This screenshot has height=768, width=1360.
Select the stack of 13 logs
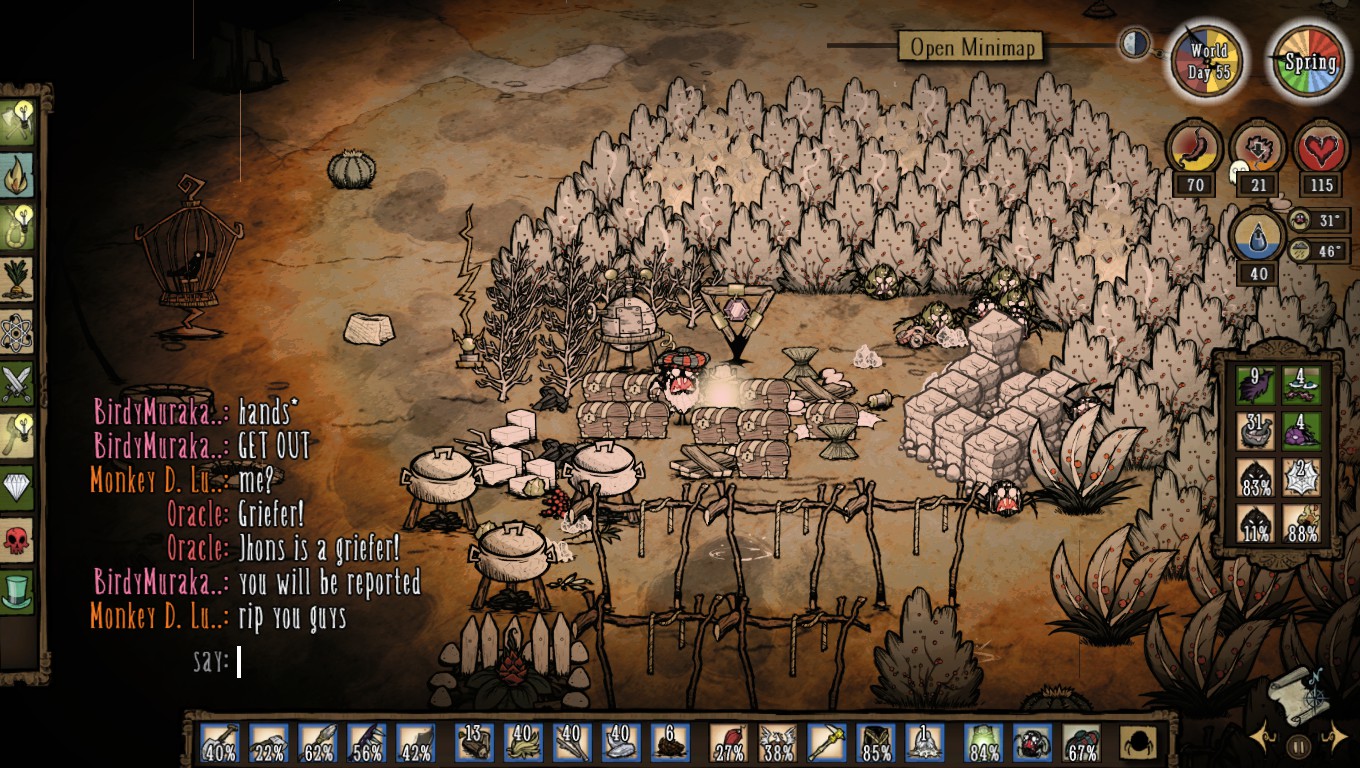(x=474, y=743)
